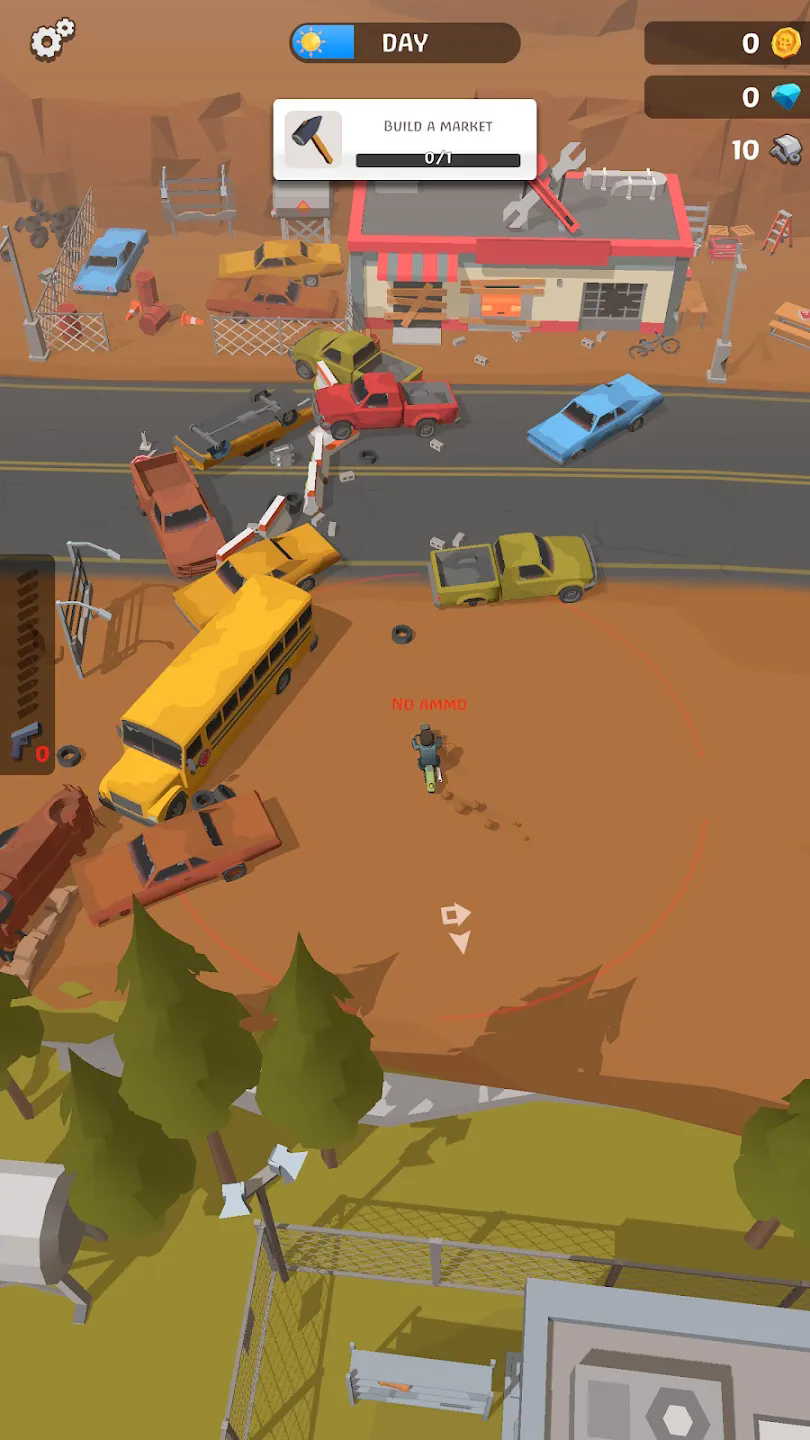Open the Build a Market objective card
Screen dimensions: 810x1440
tap(405, 139)
